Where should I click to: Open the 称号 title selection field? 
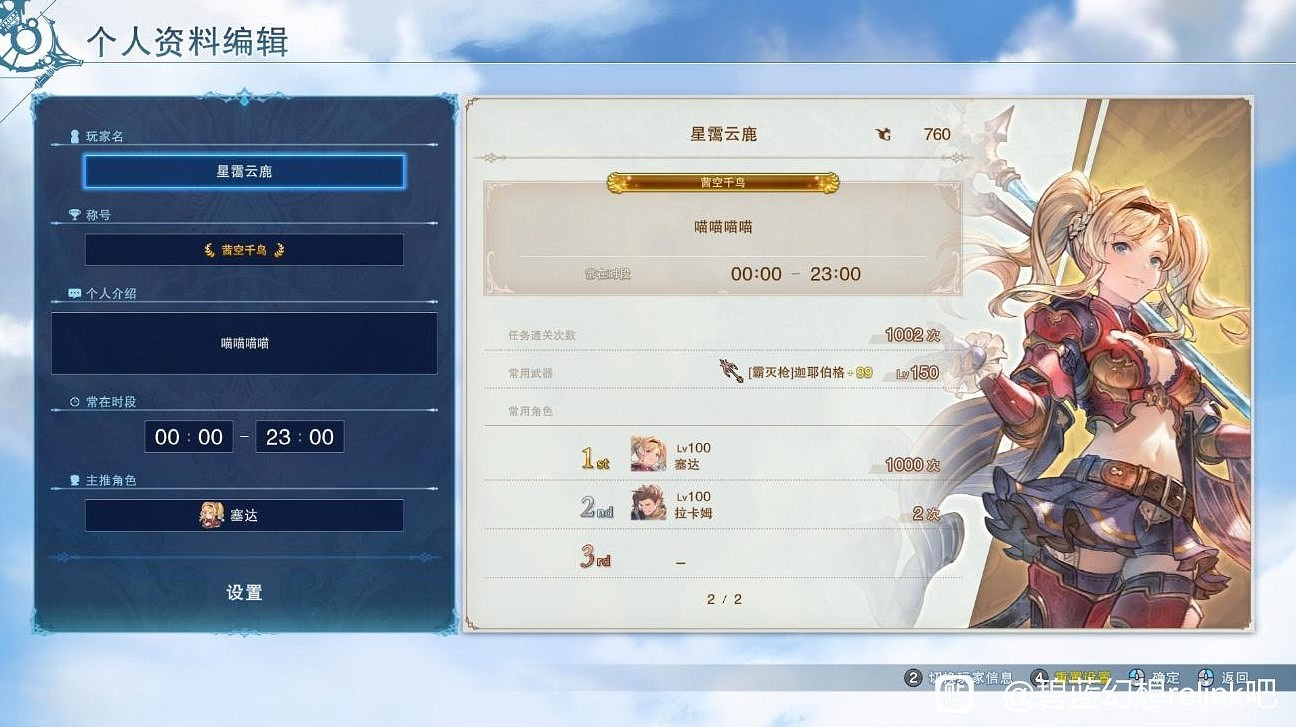pyautogui.click(x=245, y=249)
